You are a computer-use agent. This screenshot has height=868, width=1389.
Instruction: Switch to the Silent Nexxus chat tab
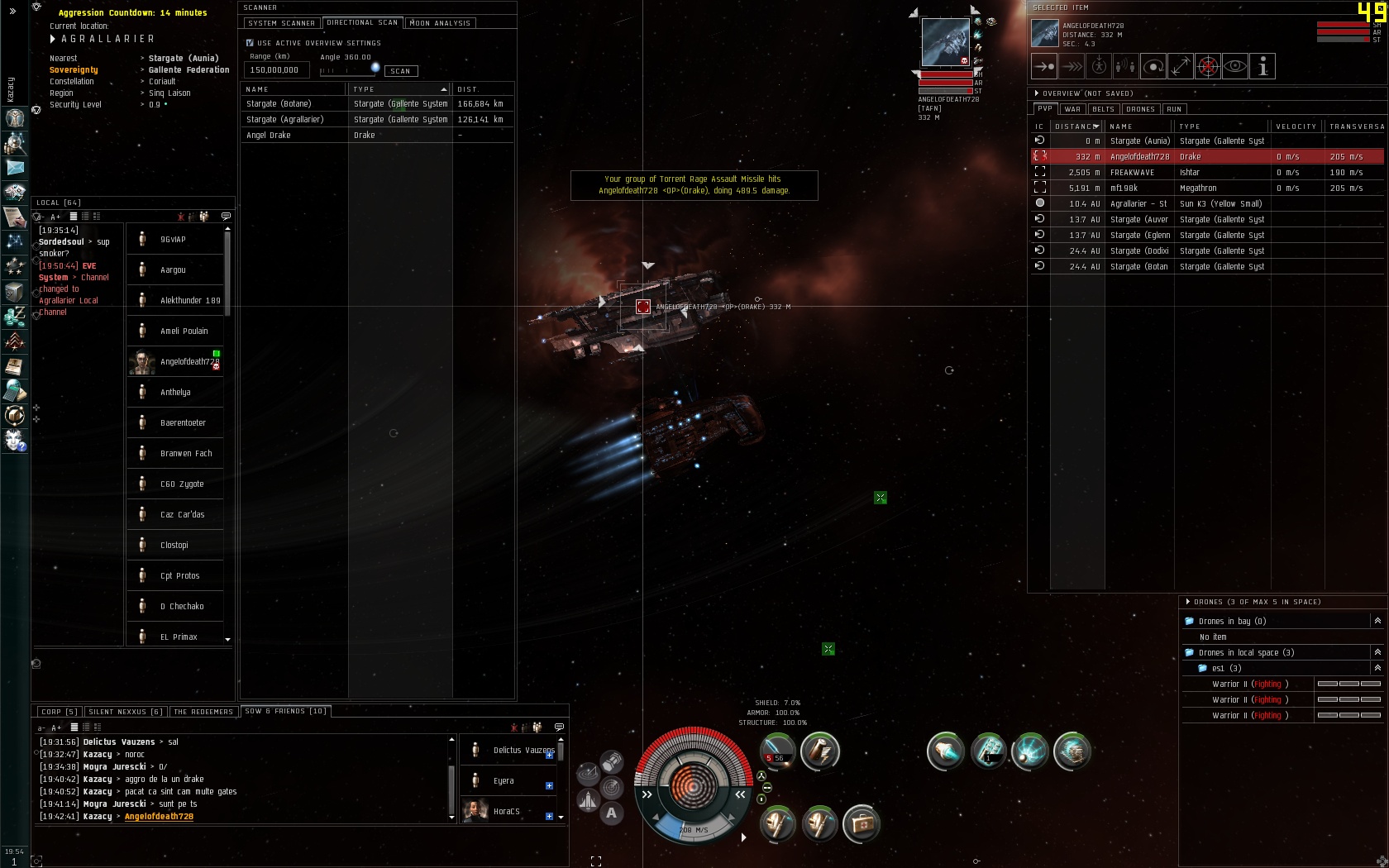click(x=125, y=712)
